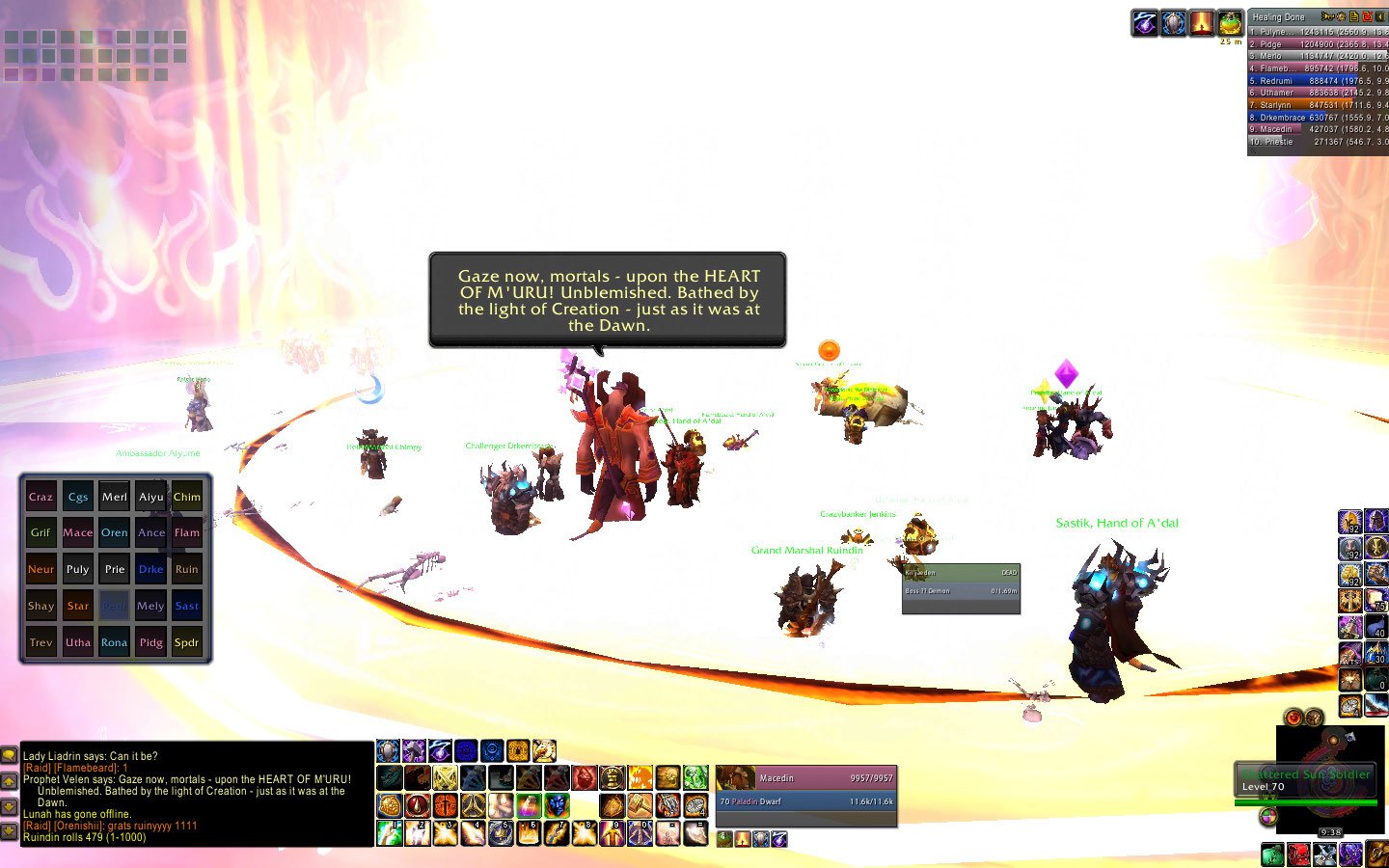Click the Ruin raid frame cell
Image resolution: width=1389 pixels, height=868 pixels.
187,569
